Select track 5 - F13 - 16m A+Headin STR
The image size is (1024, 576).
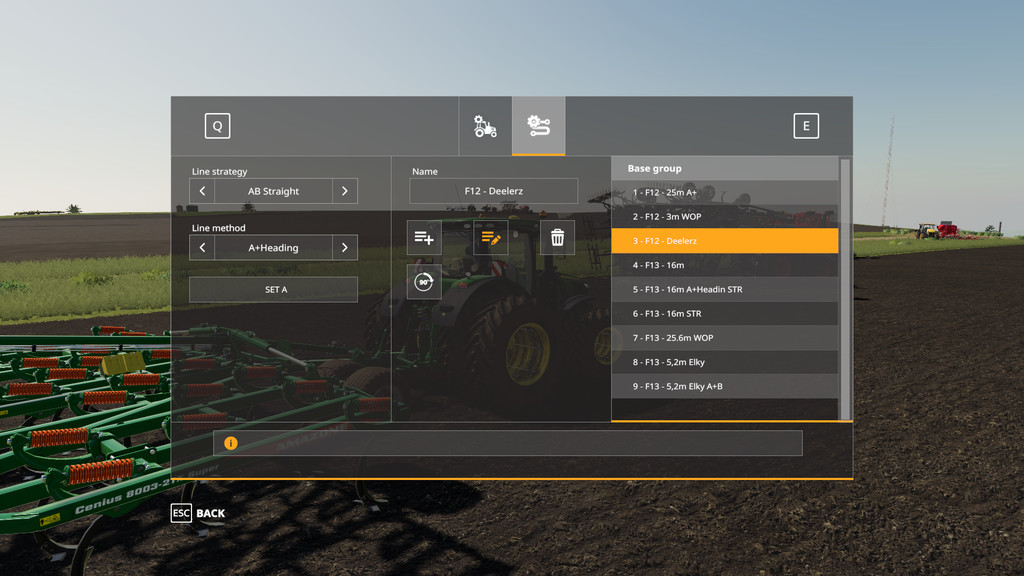coord(725,290)
